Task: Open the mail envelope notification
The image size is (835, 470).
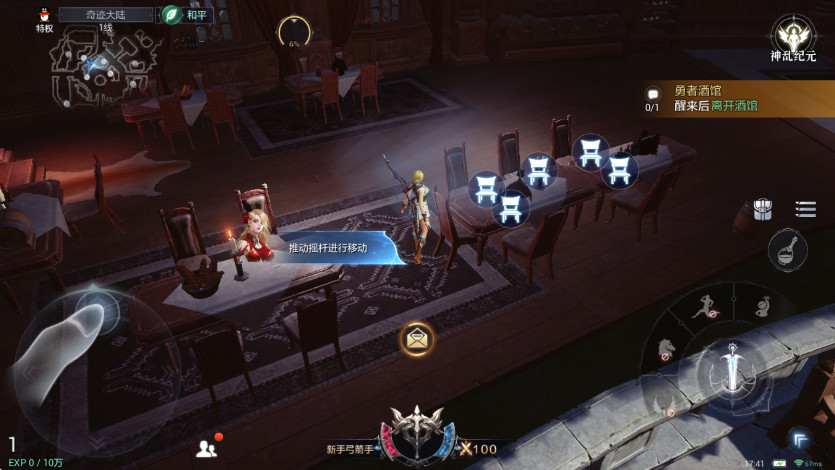Action: coord(417,338)
